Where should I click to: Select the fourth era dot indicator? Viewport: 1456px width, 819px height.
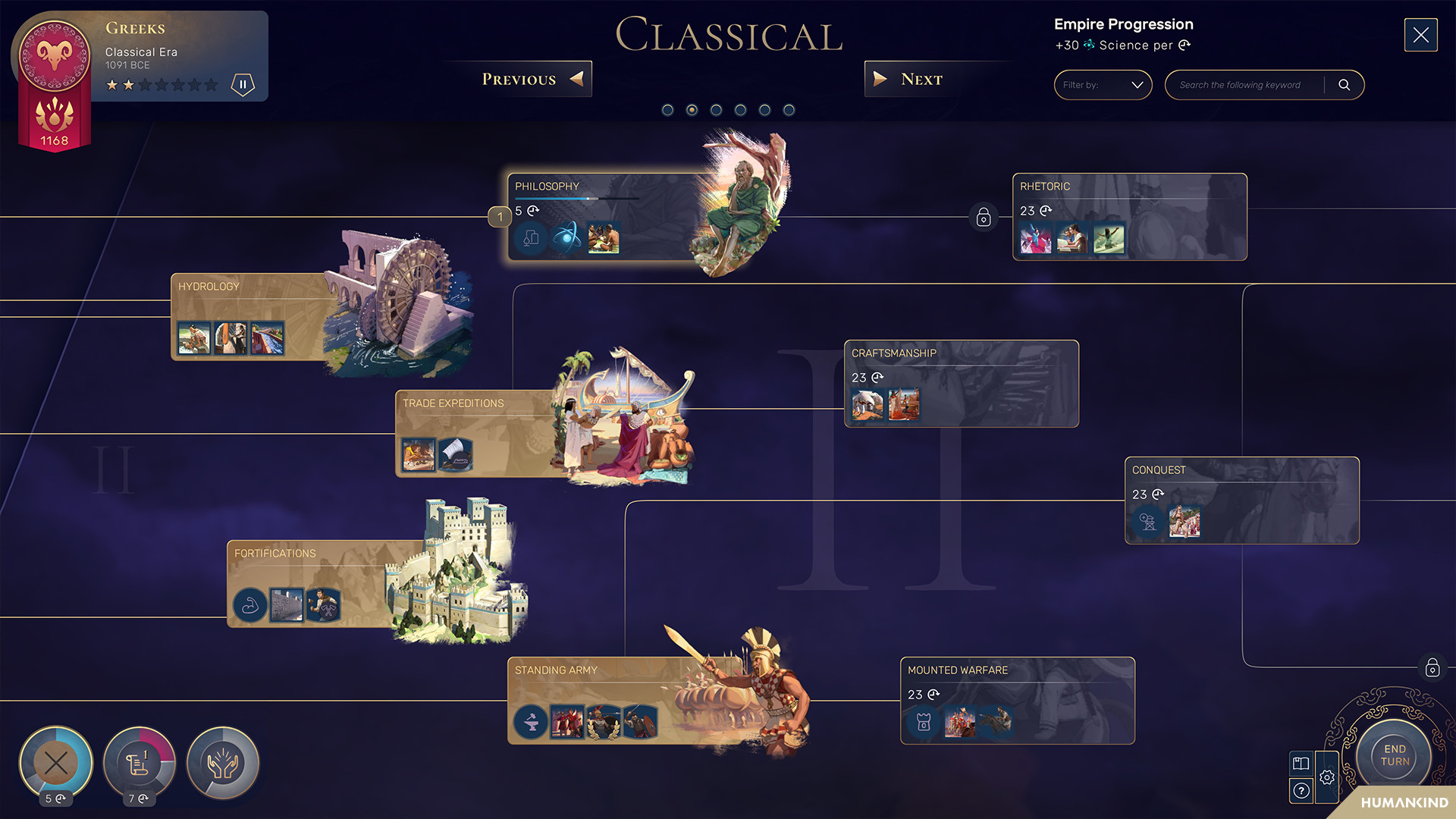[740, 110]
